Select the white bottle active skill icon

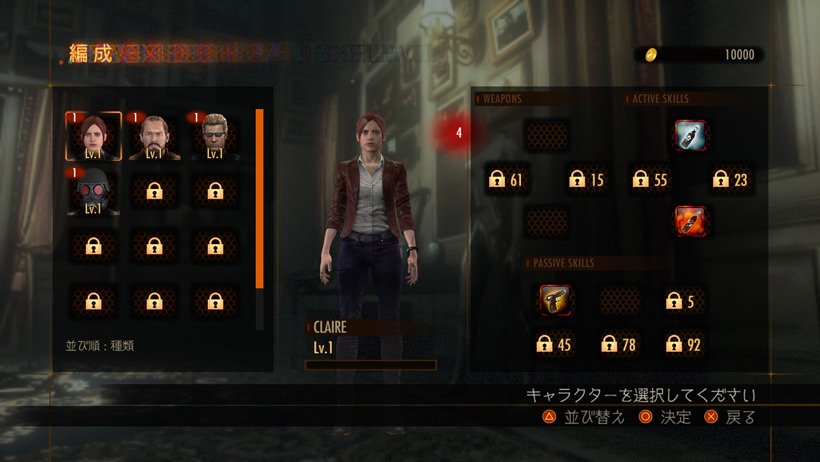click(689, 134)
